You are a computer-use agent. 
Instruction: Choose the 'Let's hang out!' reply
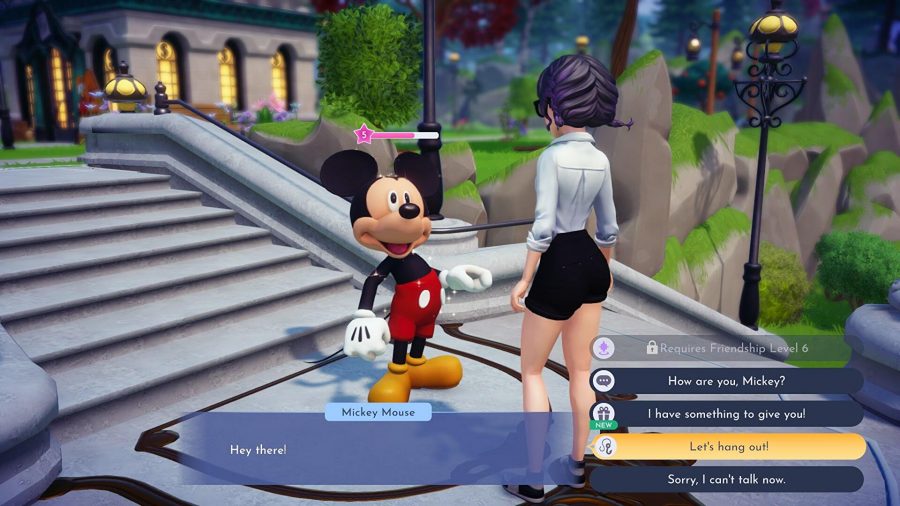point(726,446)
